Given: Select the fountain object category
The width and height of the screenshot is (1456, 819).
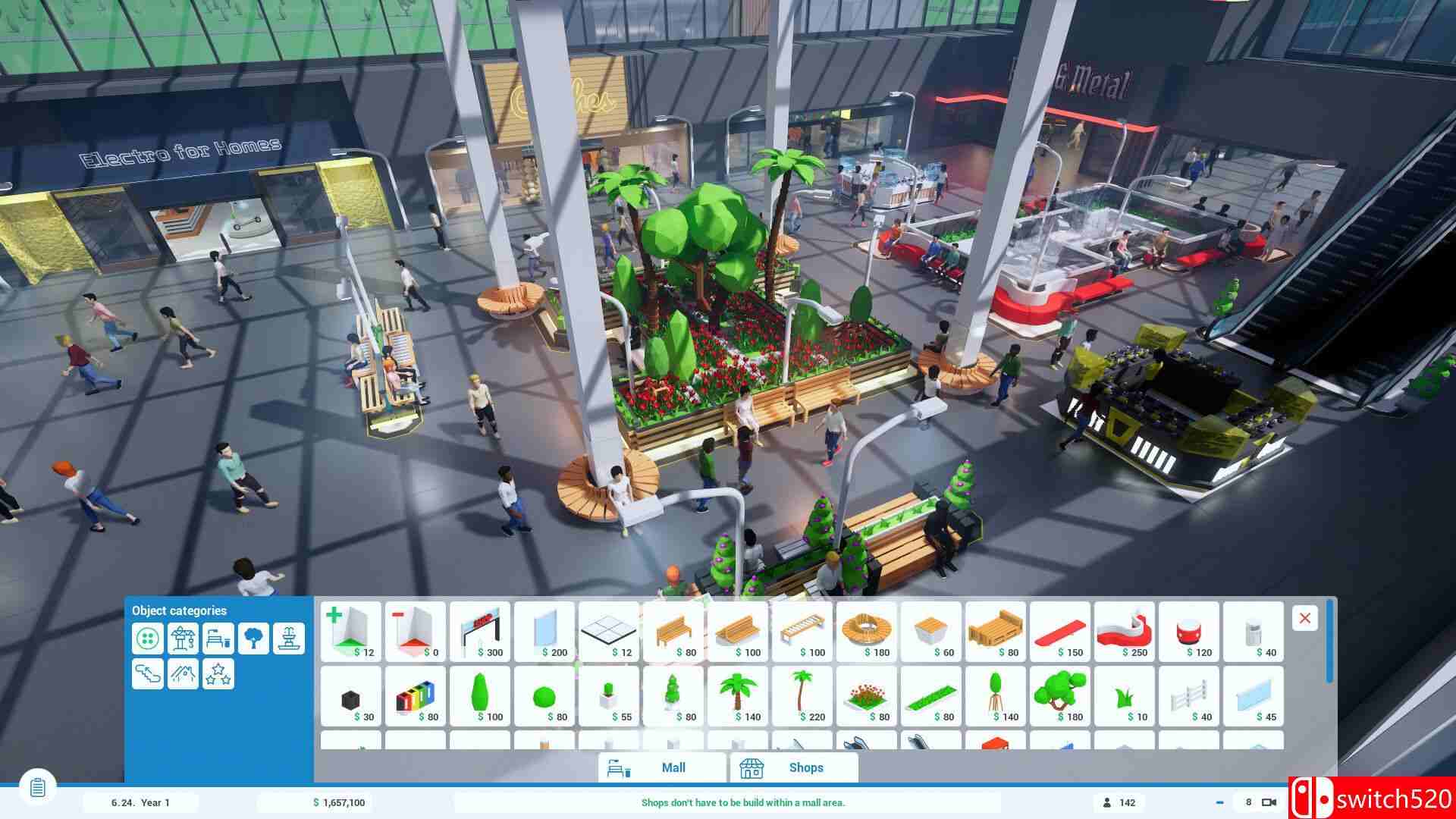Looking at the screenshot, I should (x=290, y=639).
